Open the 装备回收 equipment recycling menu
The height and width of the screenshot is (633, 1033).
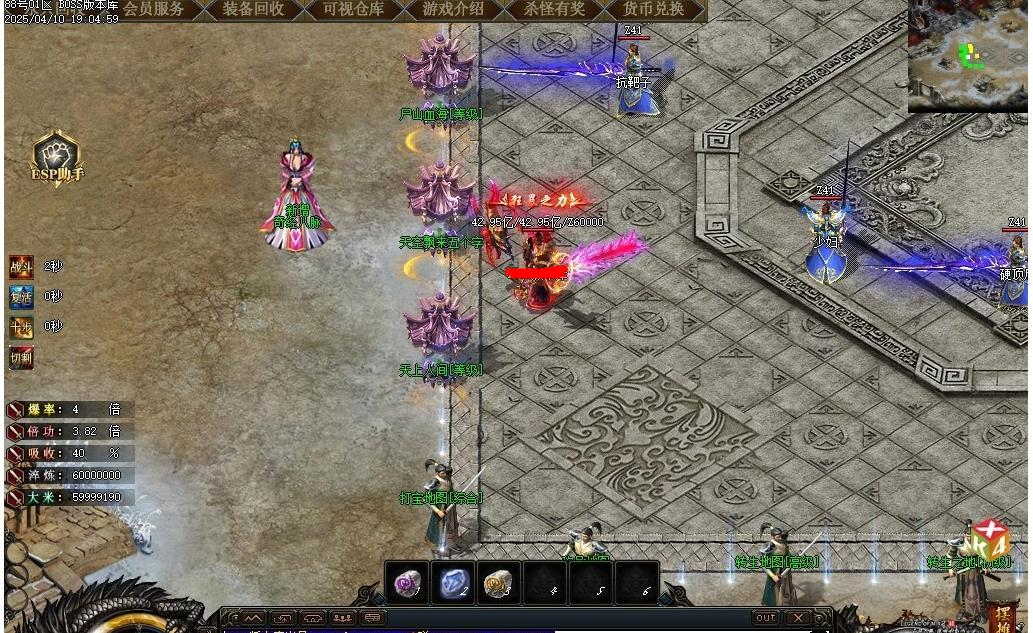[x=253, y=10]
